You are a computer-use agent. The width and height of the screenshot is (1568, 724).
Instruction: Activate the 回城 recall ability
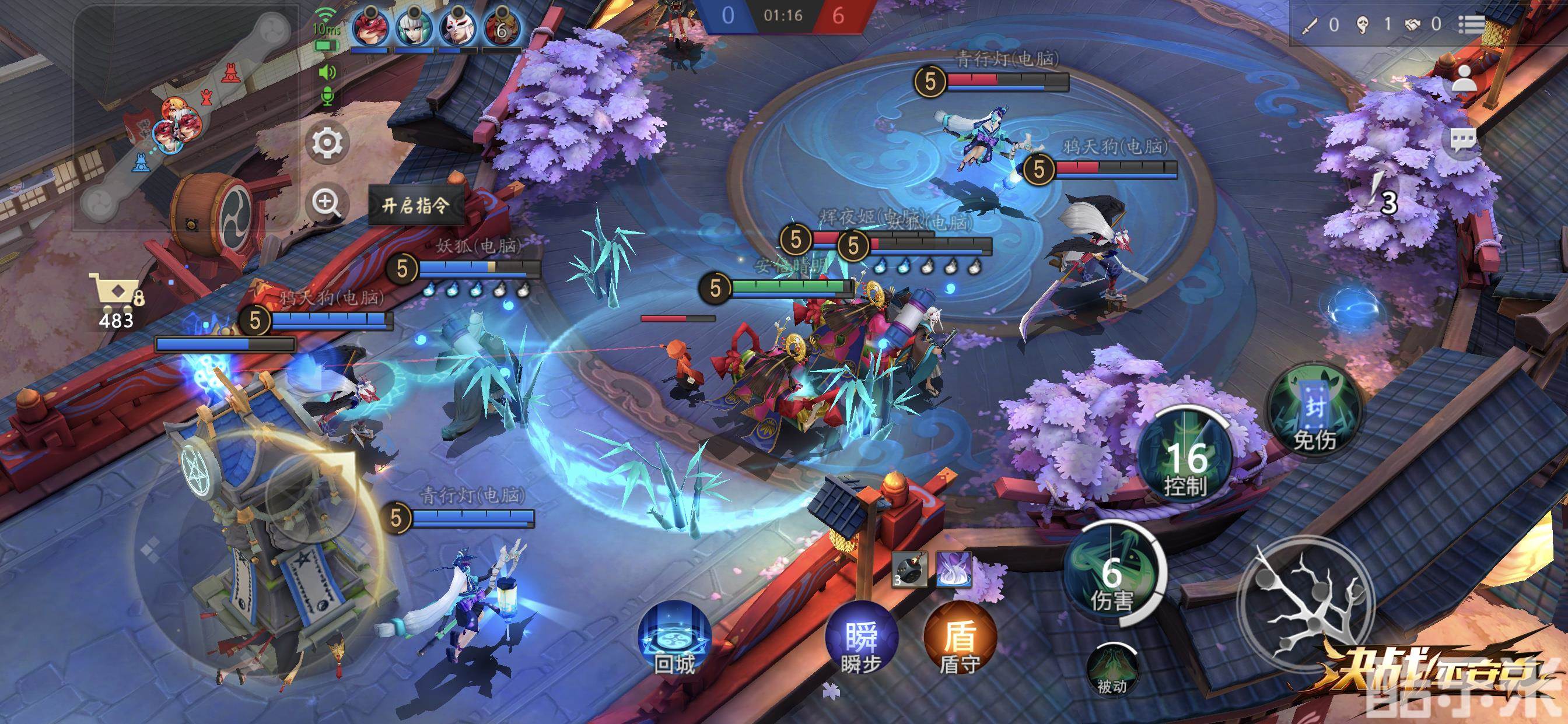674,638
